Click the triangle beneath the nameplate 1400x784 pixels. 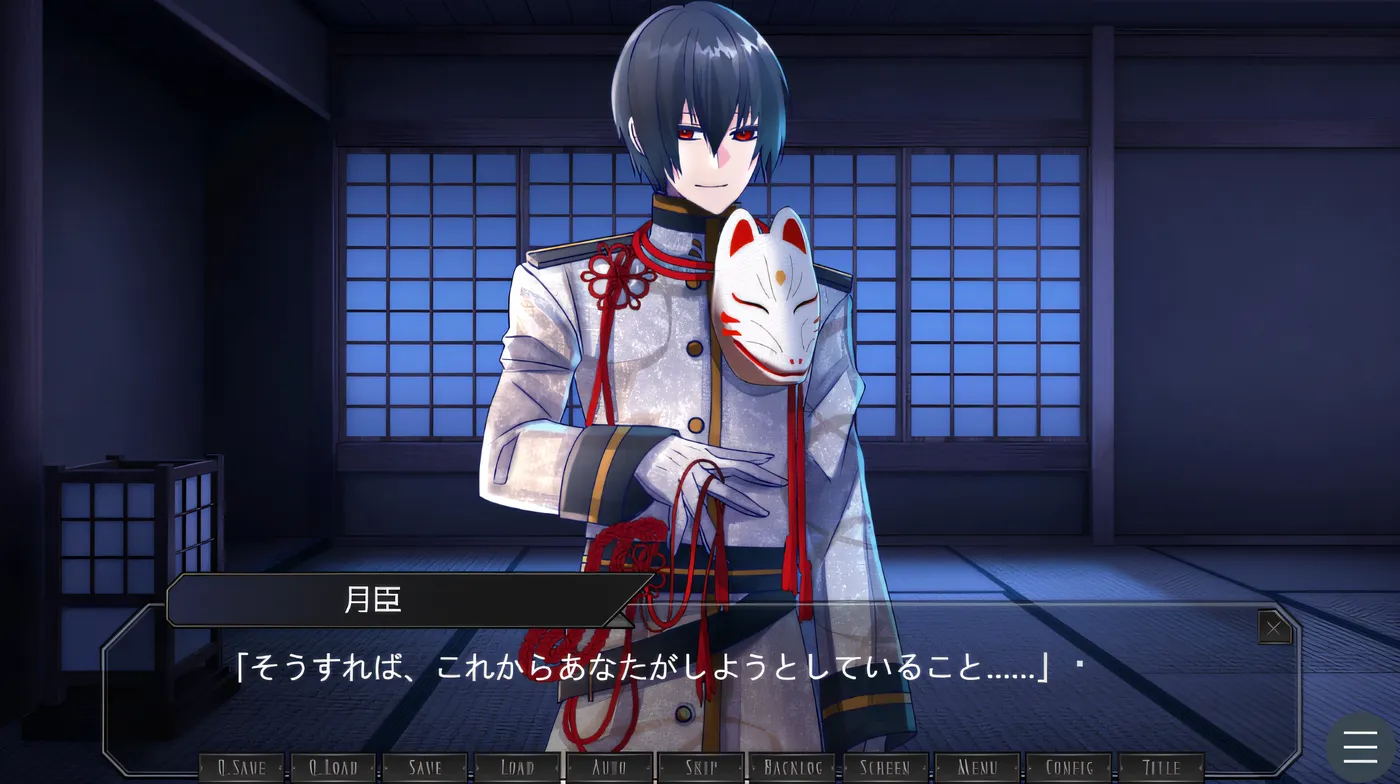click(622, 620)
